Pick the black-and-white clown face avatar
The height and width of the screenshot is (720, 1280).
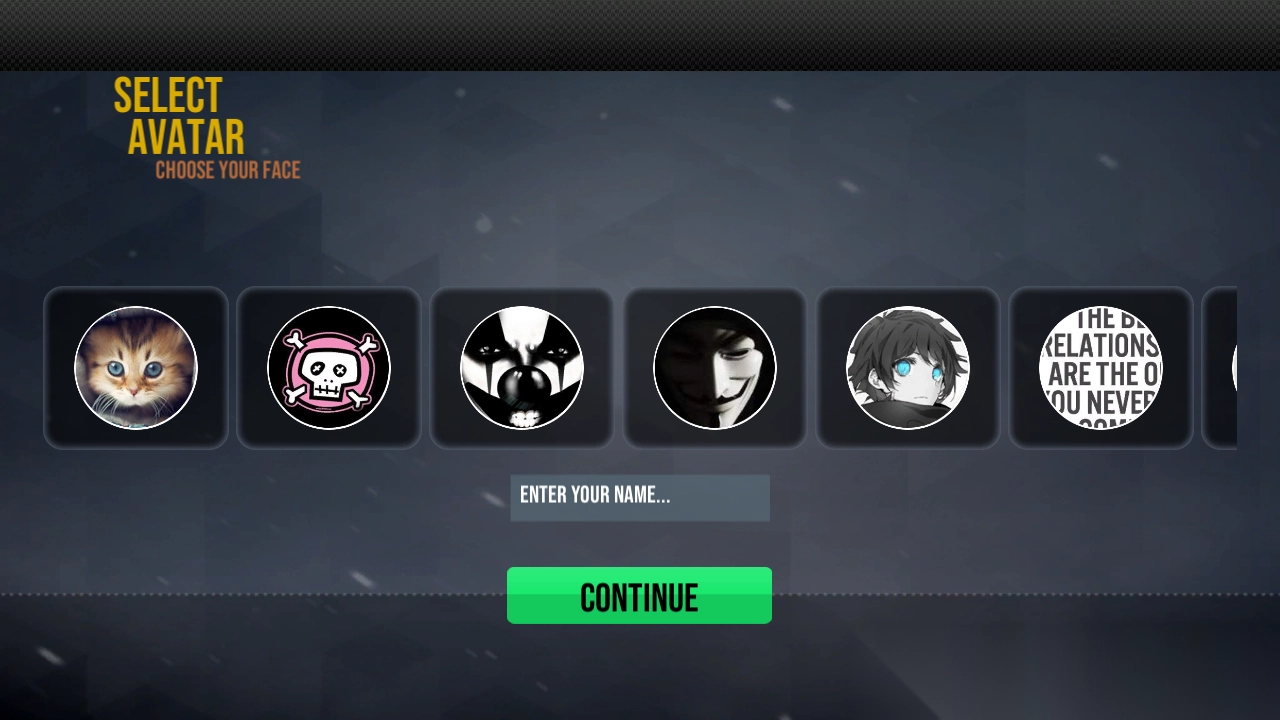coord(522,368)
